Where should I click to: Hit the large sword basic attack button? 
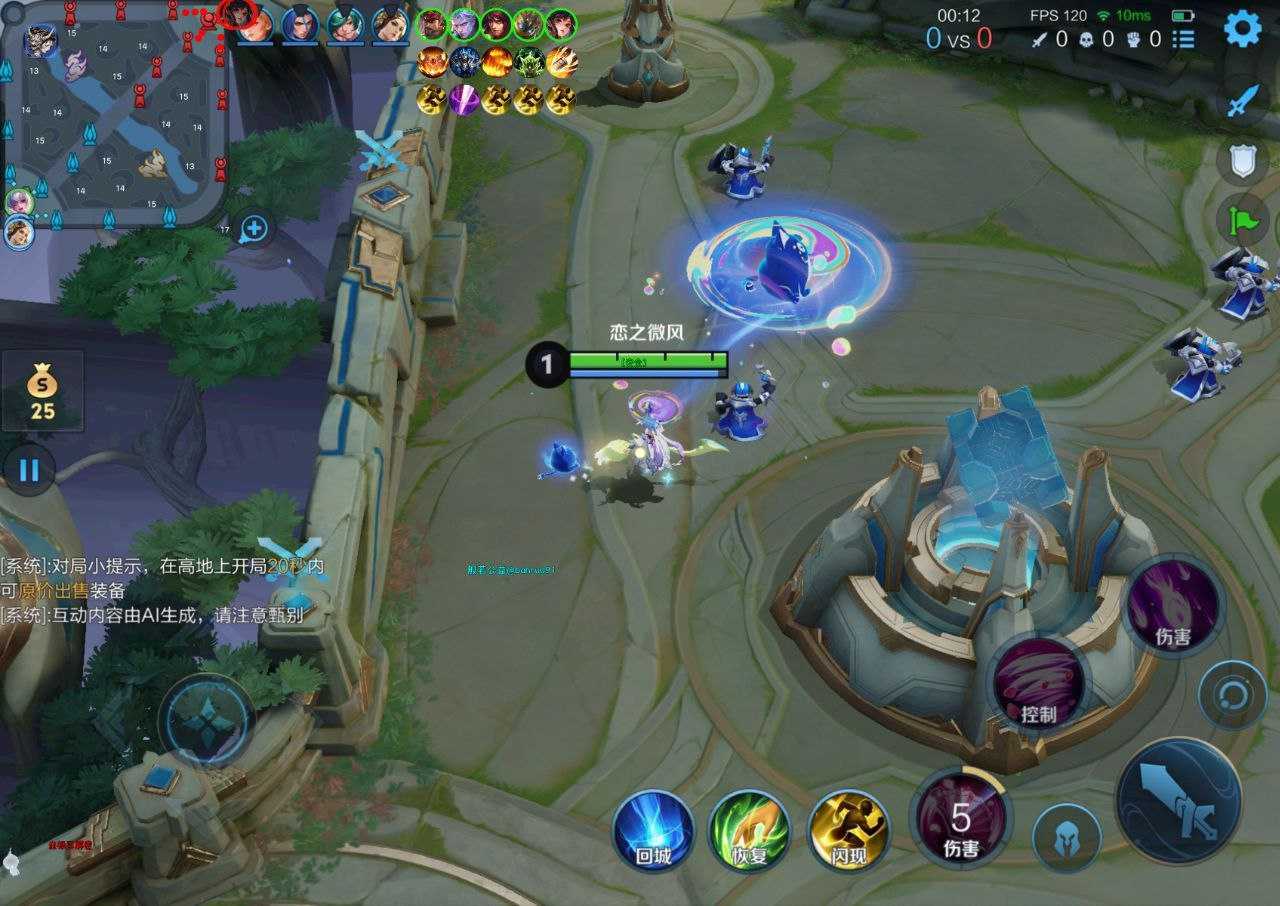(x=1178, y=800)
